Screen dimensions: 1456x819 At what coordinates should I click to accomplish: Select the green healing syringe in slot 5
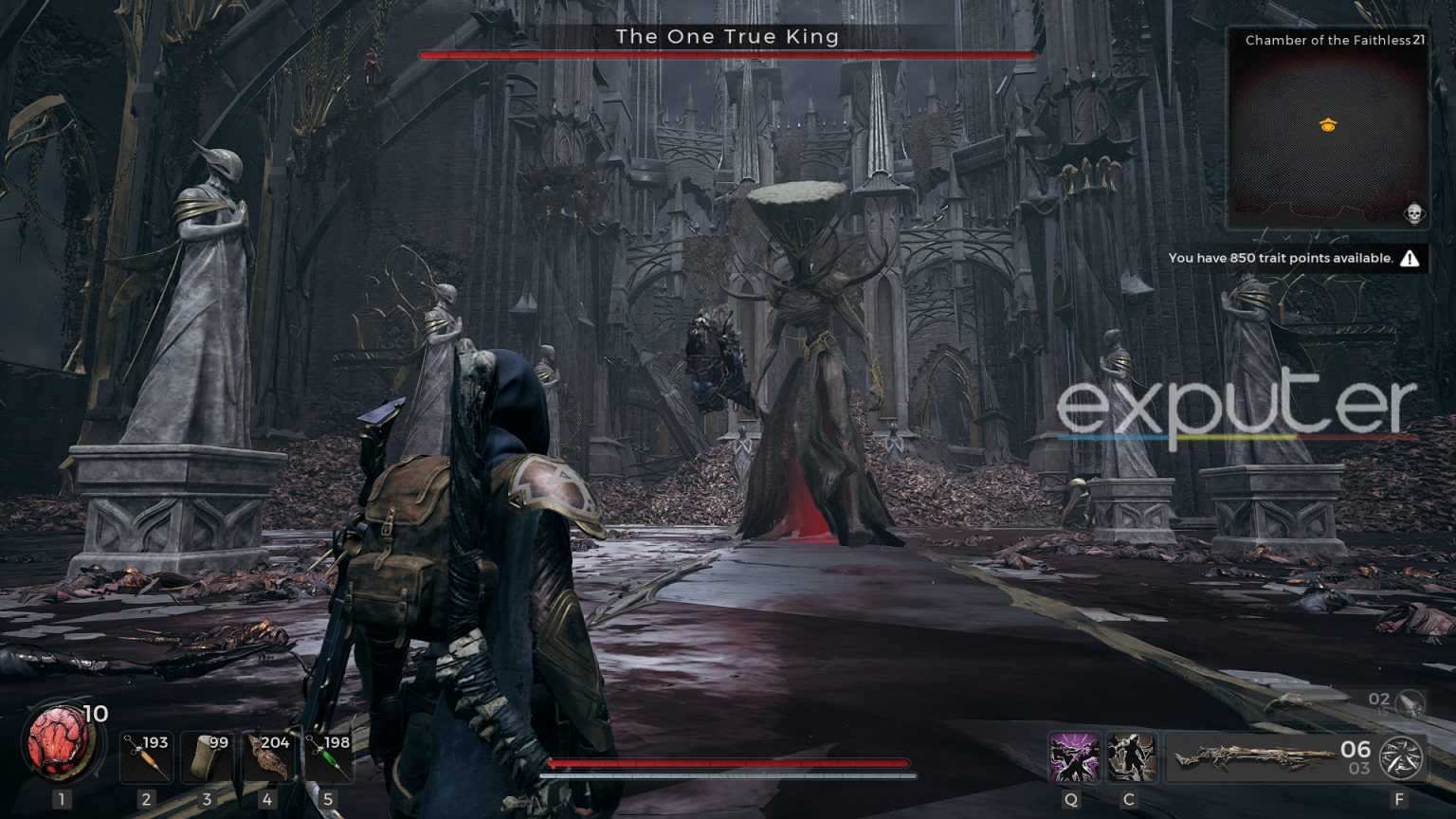click(329, 756)
